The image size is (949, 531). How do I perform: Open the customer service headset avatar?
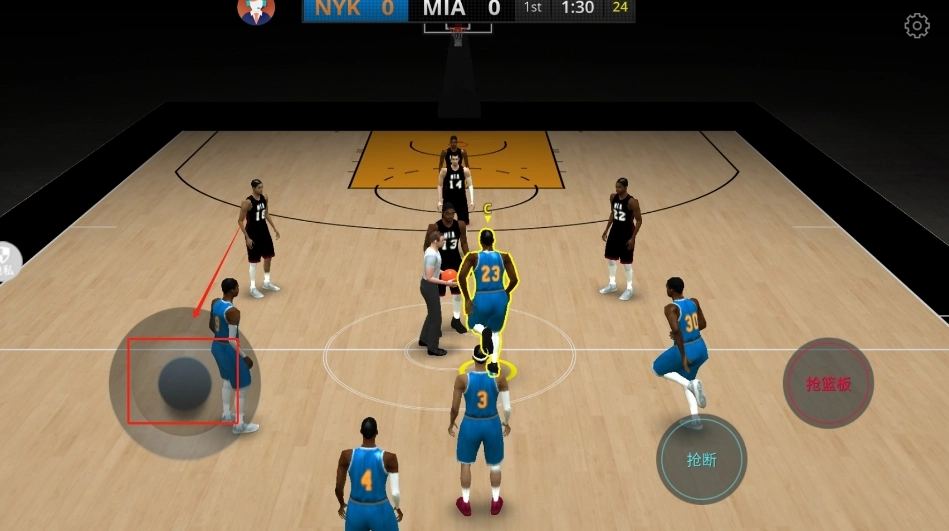[256, 11]
